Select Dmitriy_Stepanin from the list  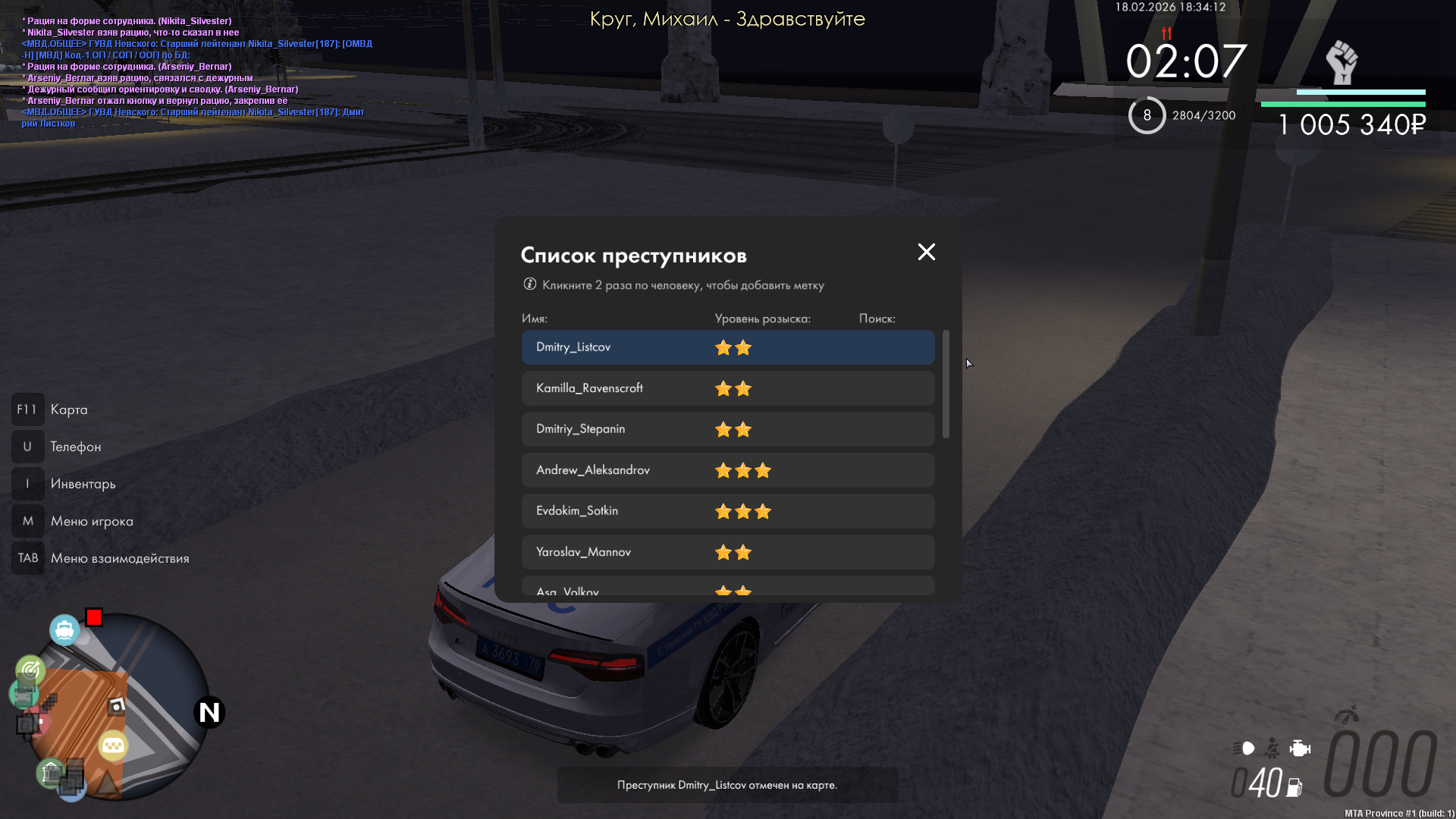pyautogui.click(x=726, y=429)
